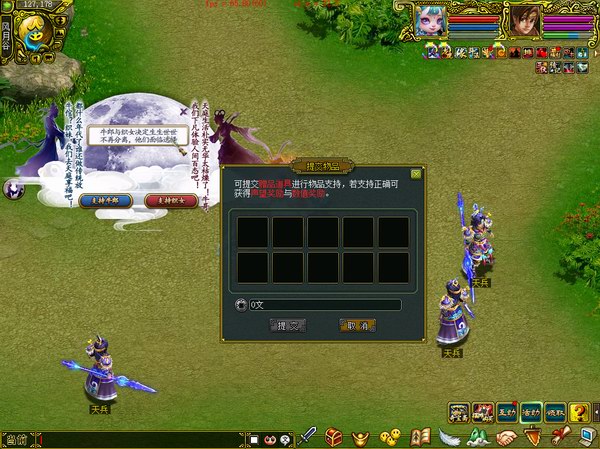Click the sword attack icon
The height and width of the screenshot is (449, 600).
[309, 438]
